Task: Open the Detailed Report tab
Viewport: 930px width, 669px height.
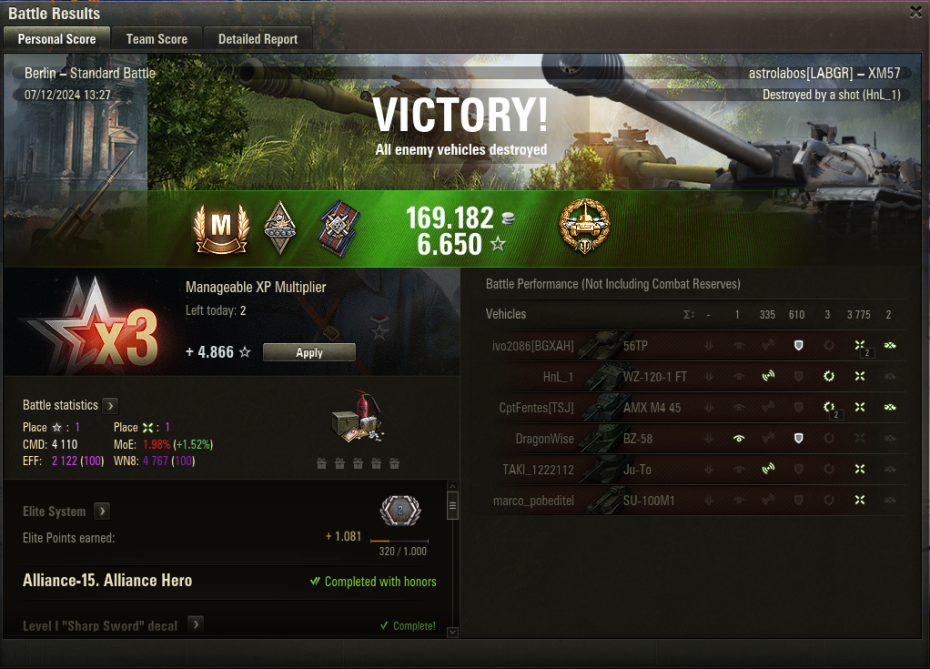Action: tap(258, 39)
